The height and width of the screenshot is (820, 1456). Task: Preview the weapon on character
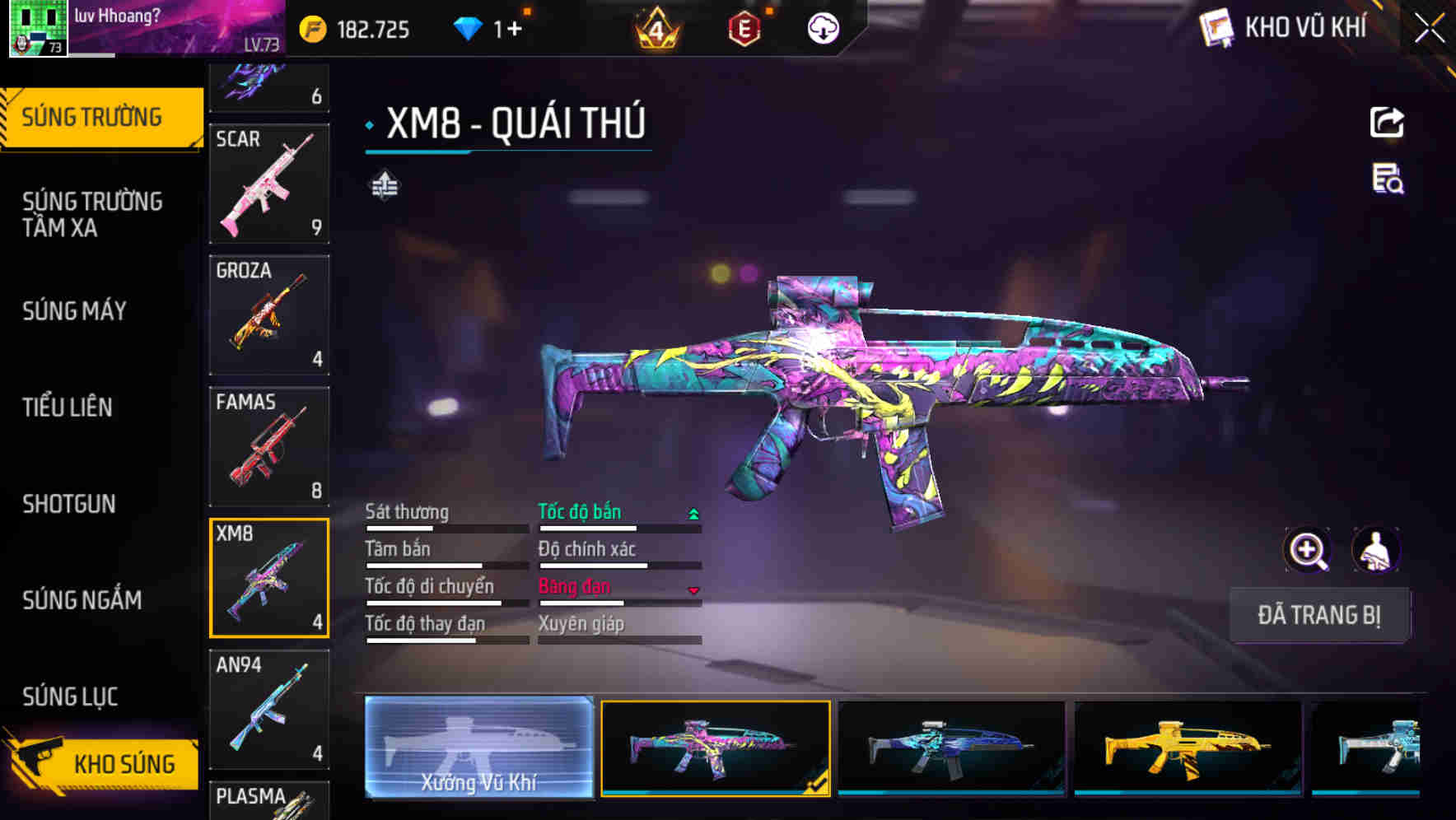[1376, 550]
